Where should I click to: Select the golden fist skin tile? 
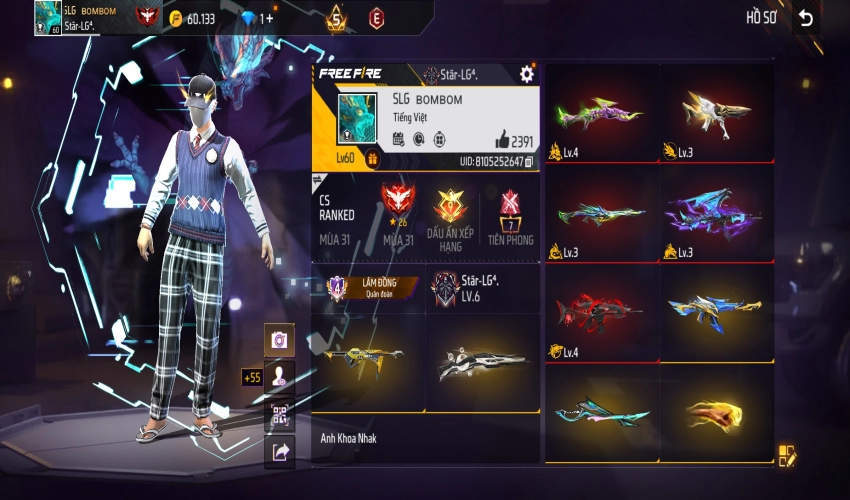pos(716,413)
